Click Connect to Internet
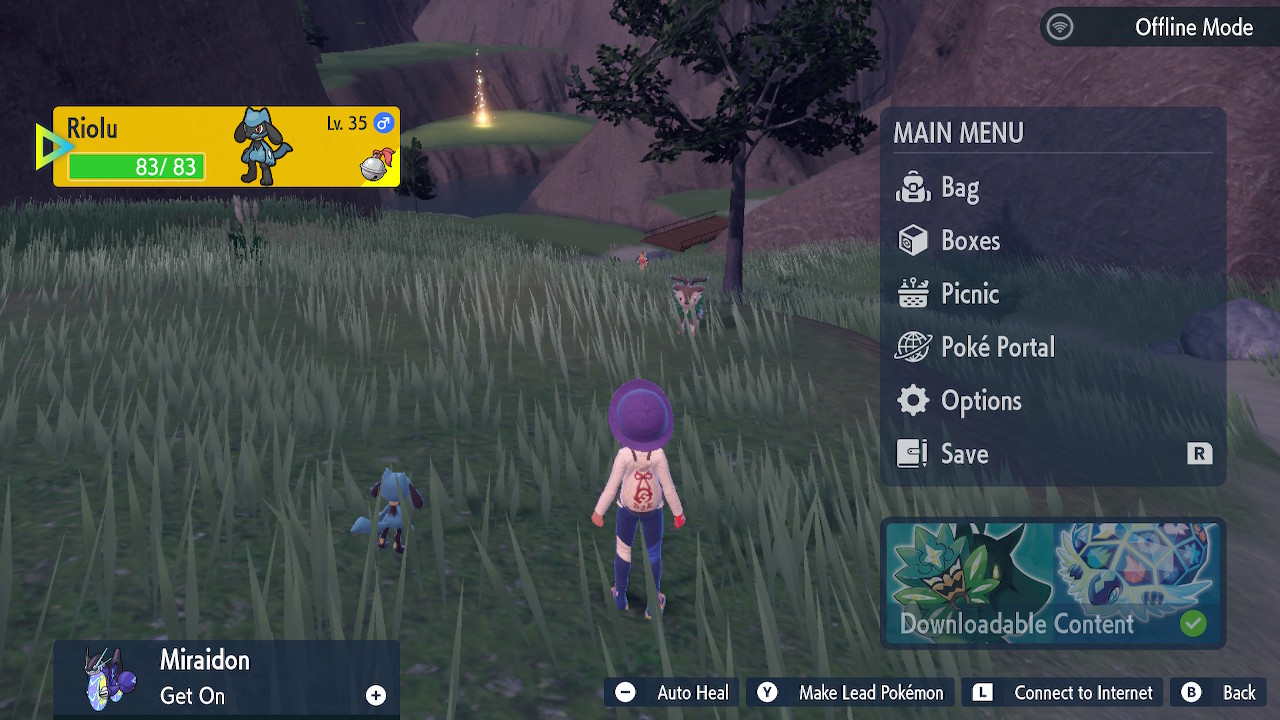The width and height of the screenshot is (1280, 720). [1062, 692]
